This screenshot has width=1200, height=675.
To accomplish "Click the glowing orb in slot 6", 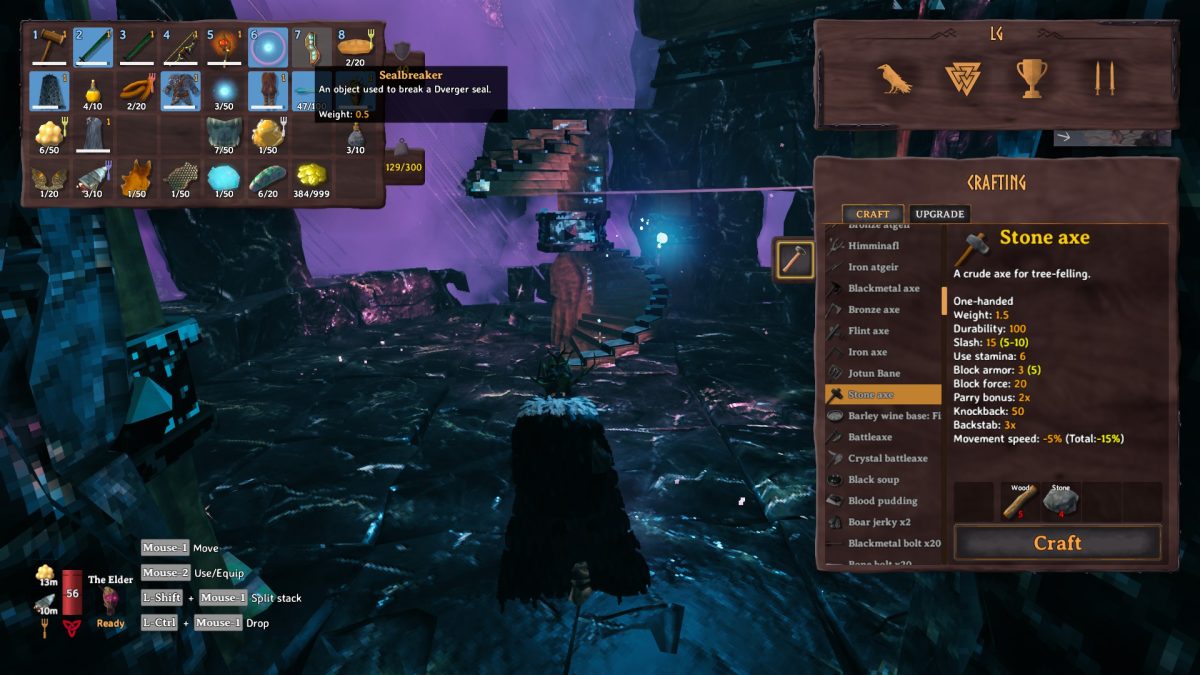I will coord(268,47).
